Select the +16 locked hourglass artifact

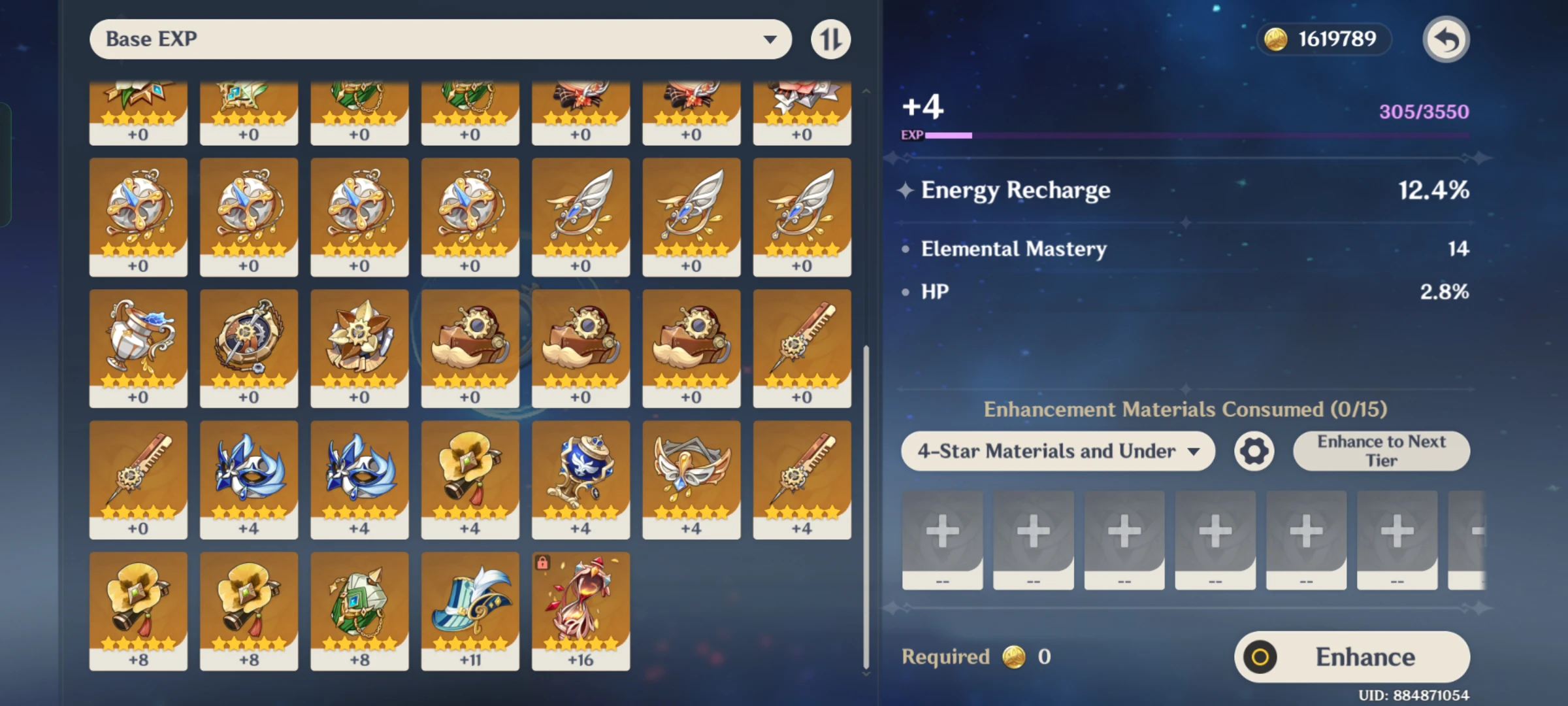click(x=581, y=611)
